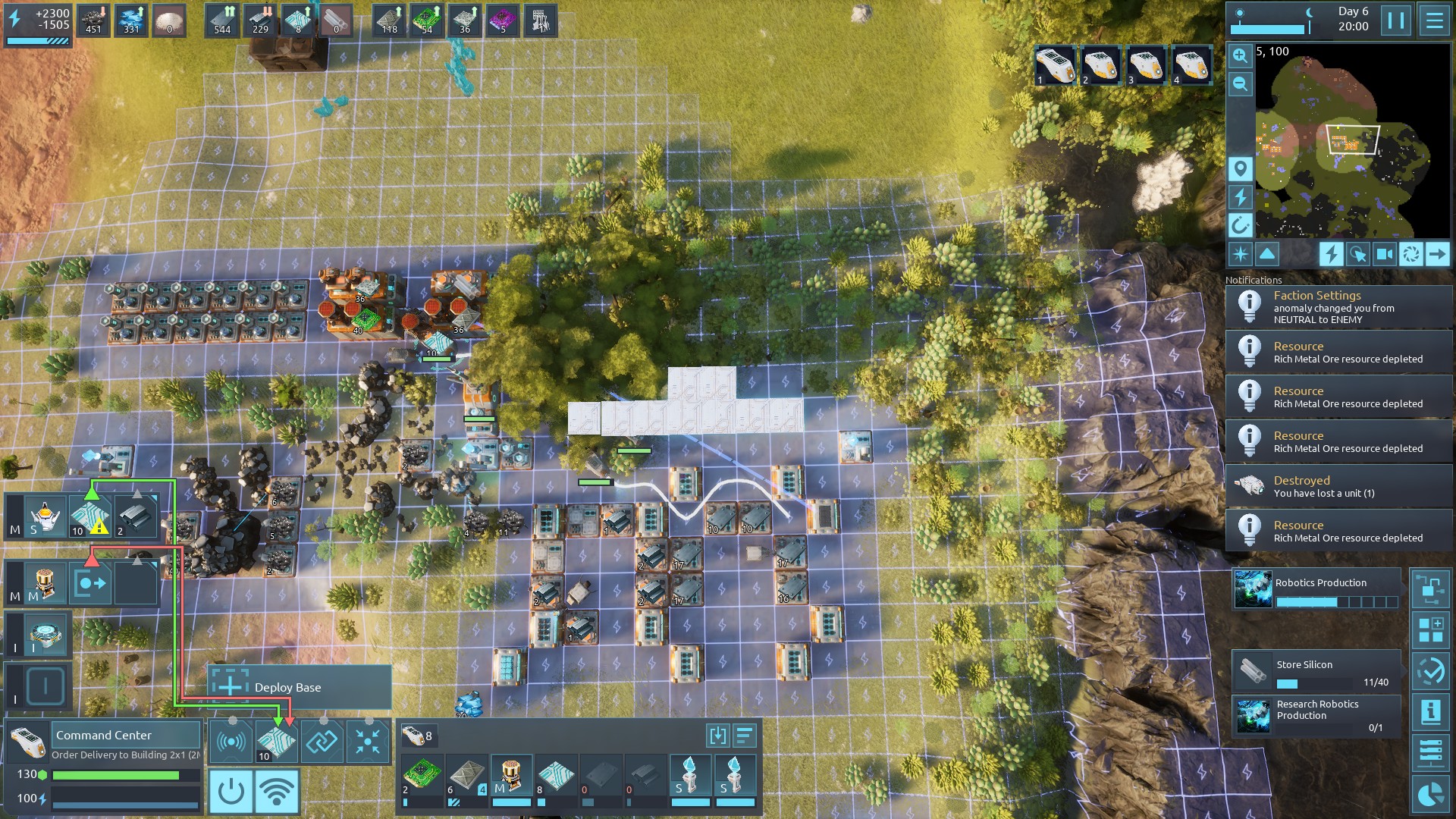Select the Store Silicon objective

coord(1316,671)
